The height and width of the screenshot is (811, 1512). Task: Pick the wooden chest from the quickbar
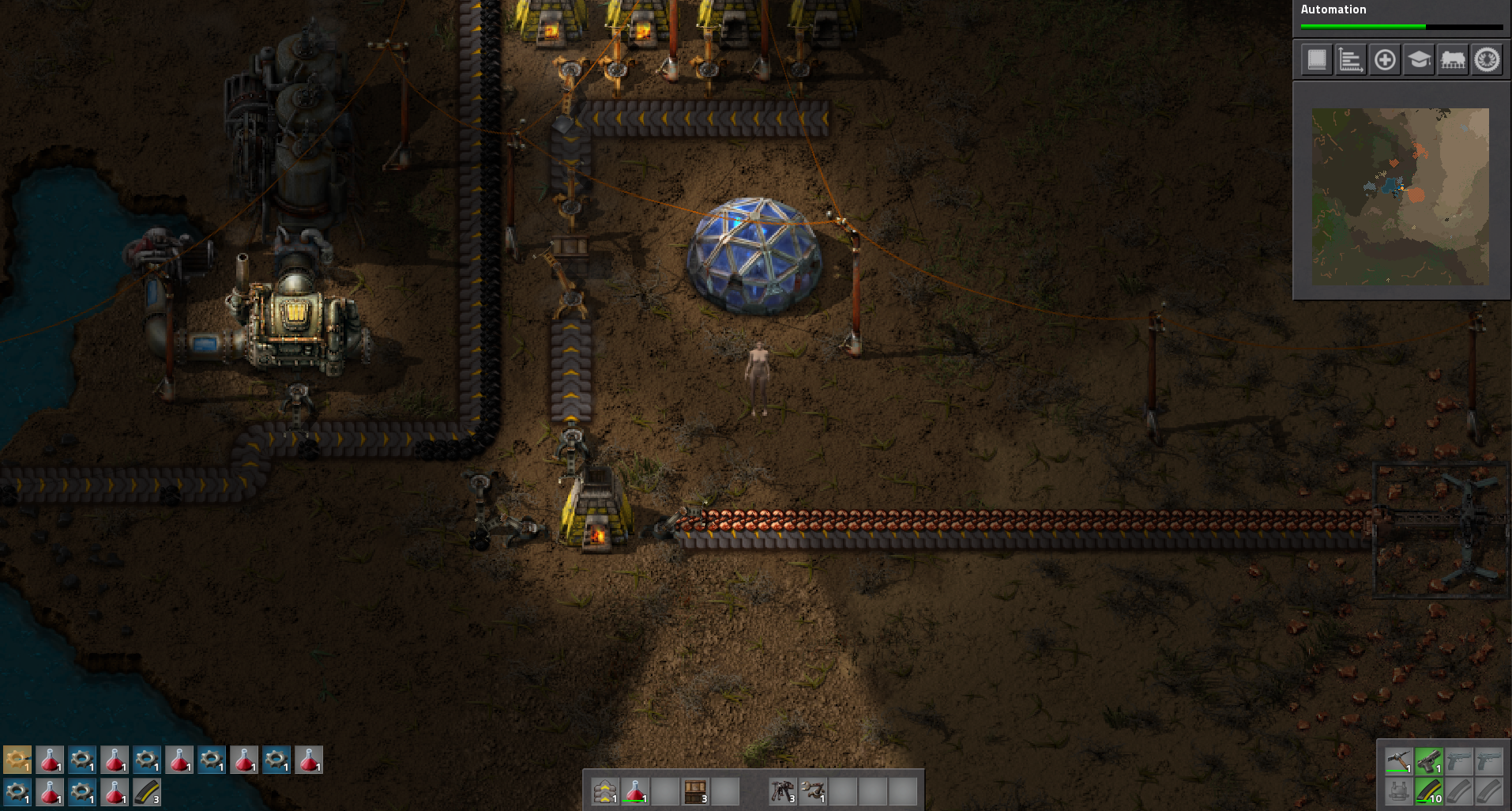point(695,791)
